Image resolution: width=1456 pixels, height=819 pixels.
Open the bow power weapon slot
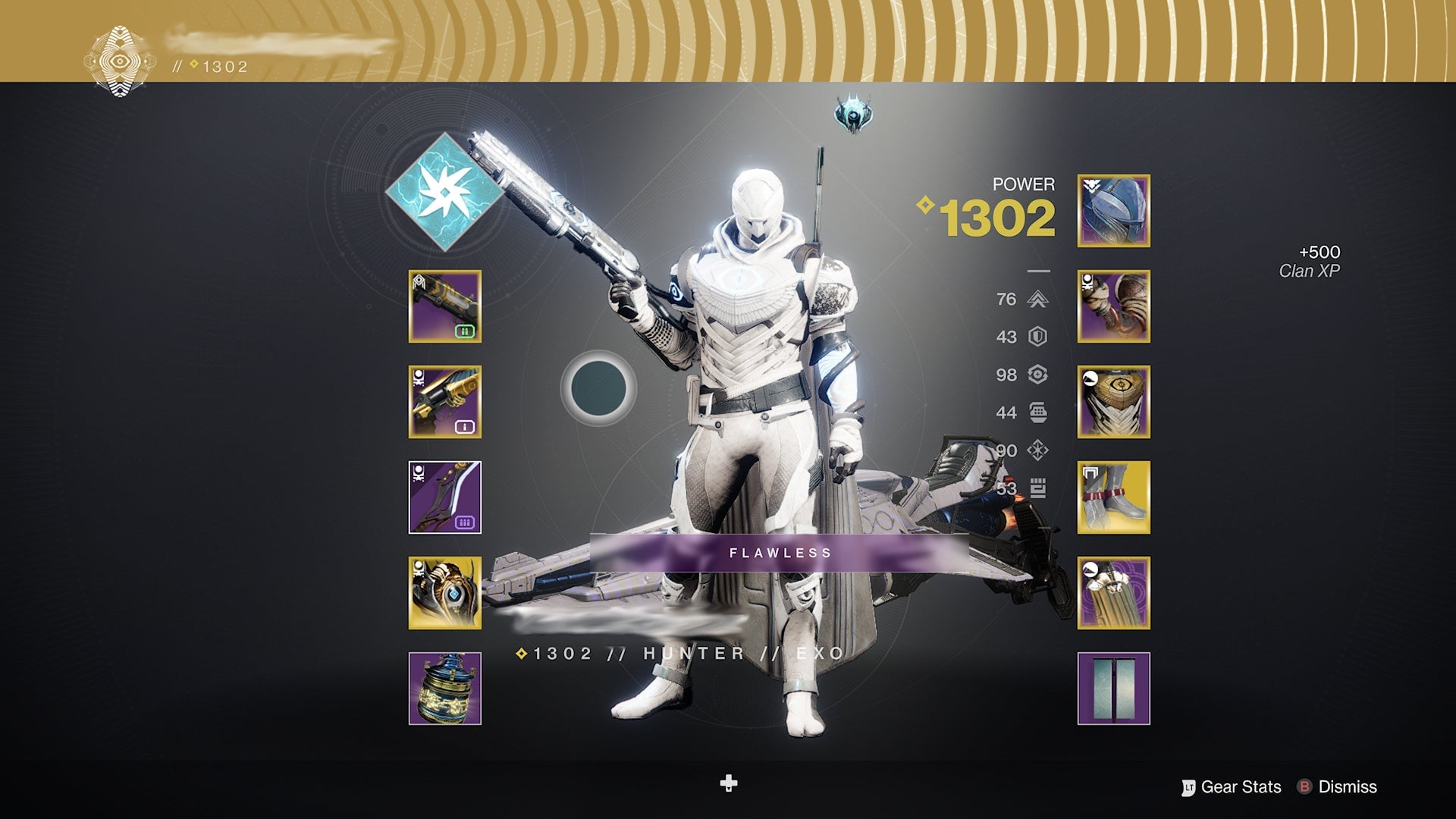pos(445,497)
